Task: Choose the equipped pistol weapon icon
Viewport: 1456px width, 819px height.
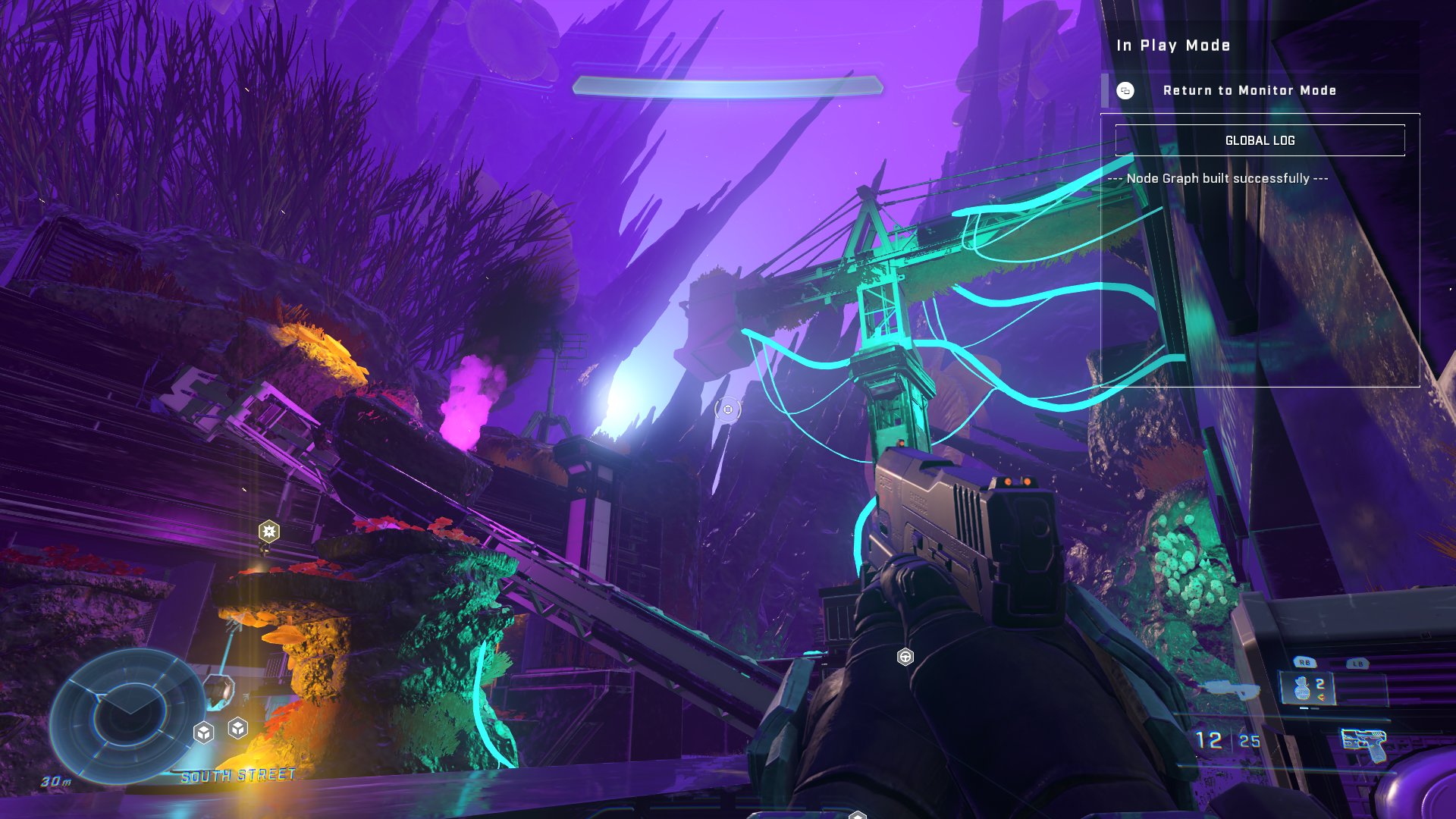Action: pos(1364,742)
